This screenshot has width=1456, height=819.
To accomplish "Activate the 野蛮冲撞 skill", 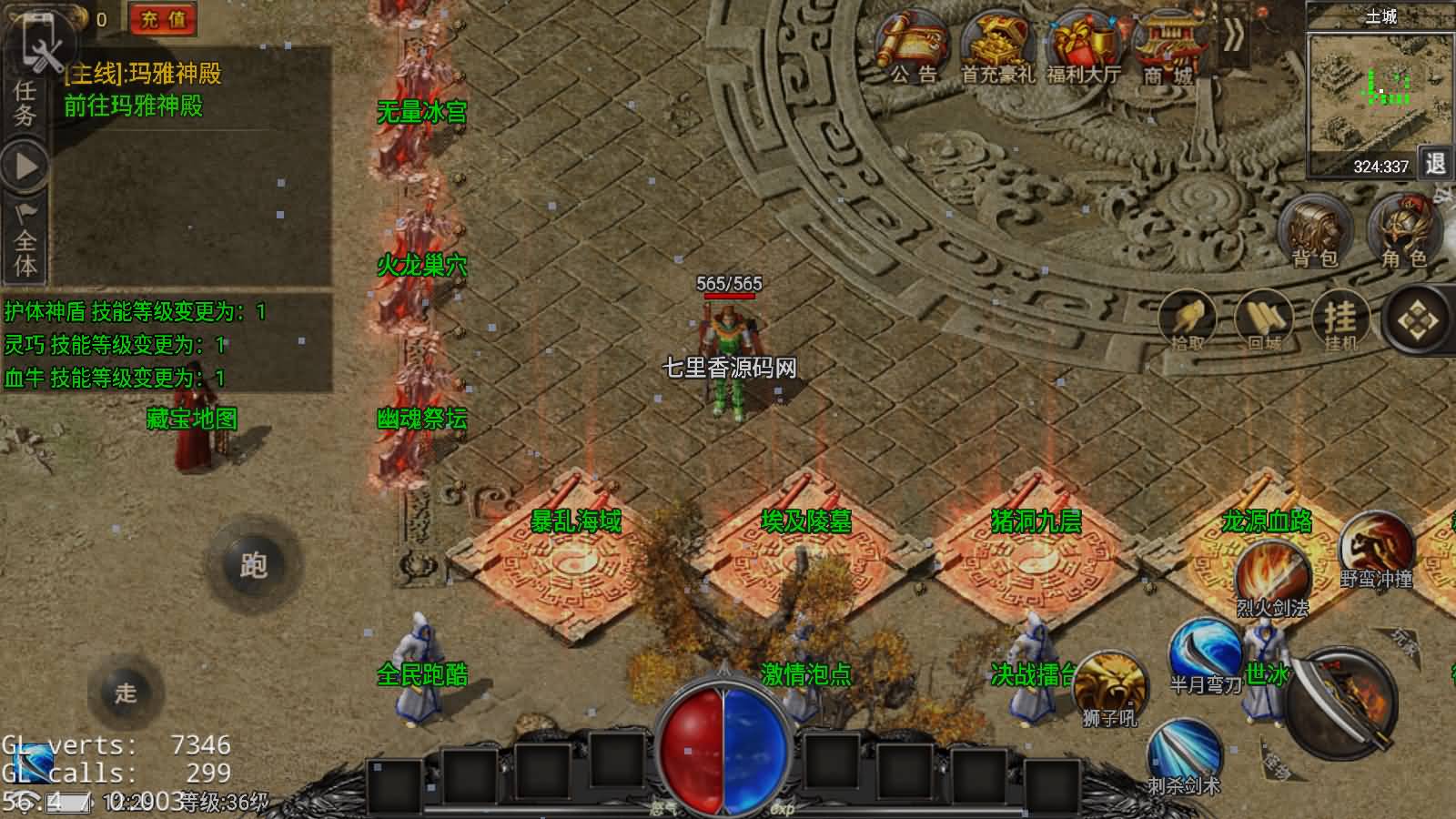I will point(1375,549).
